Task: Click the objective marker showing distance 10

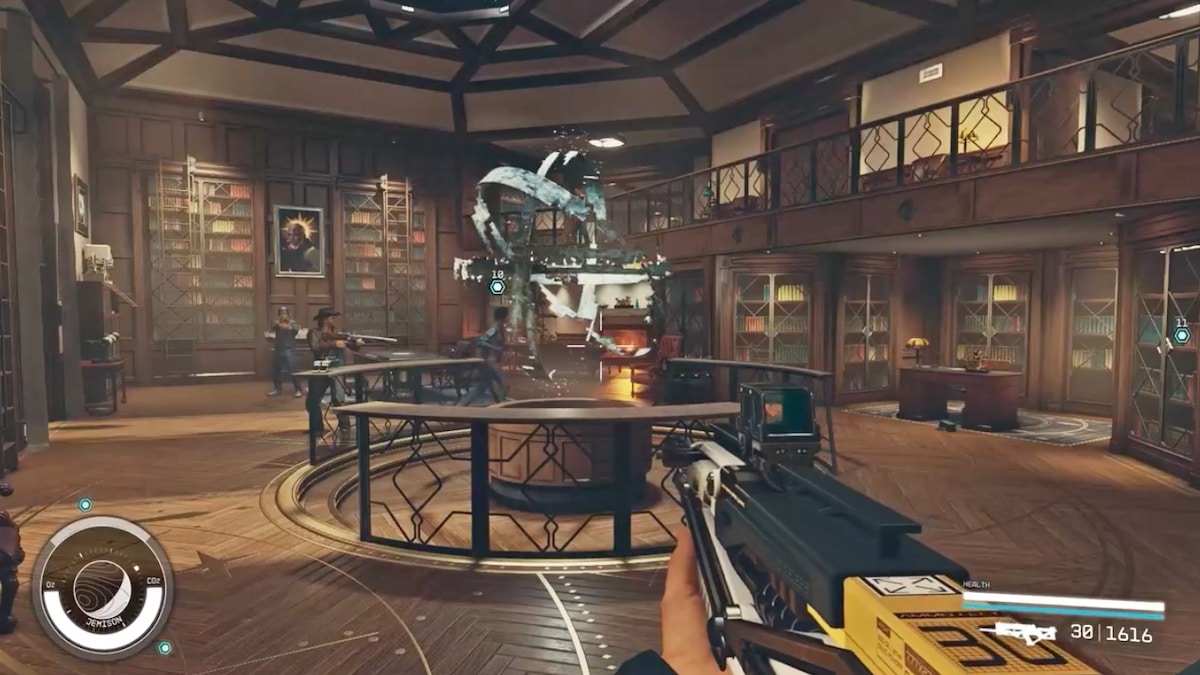Action: click(497, 287)
